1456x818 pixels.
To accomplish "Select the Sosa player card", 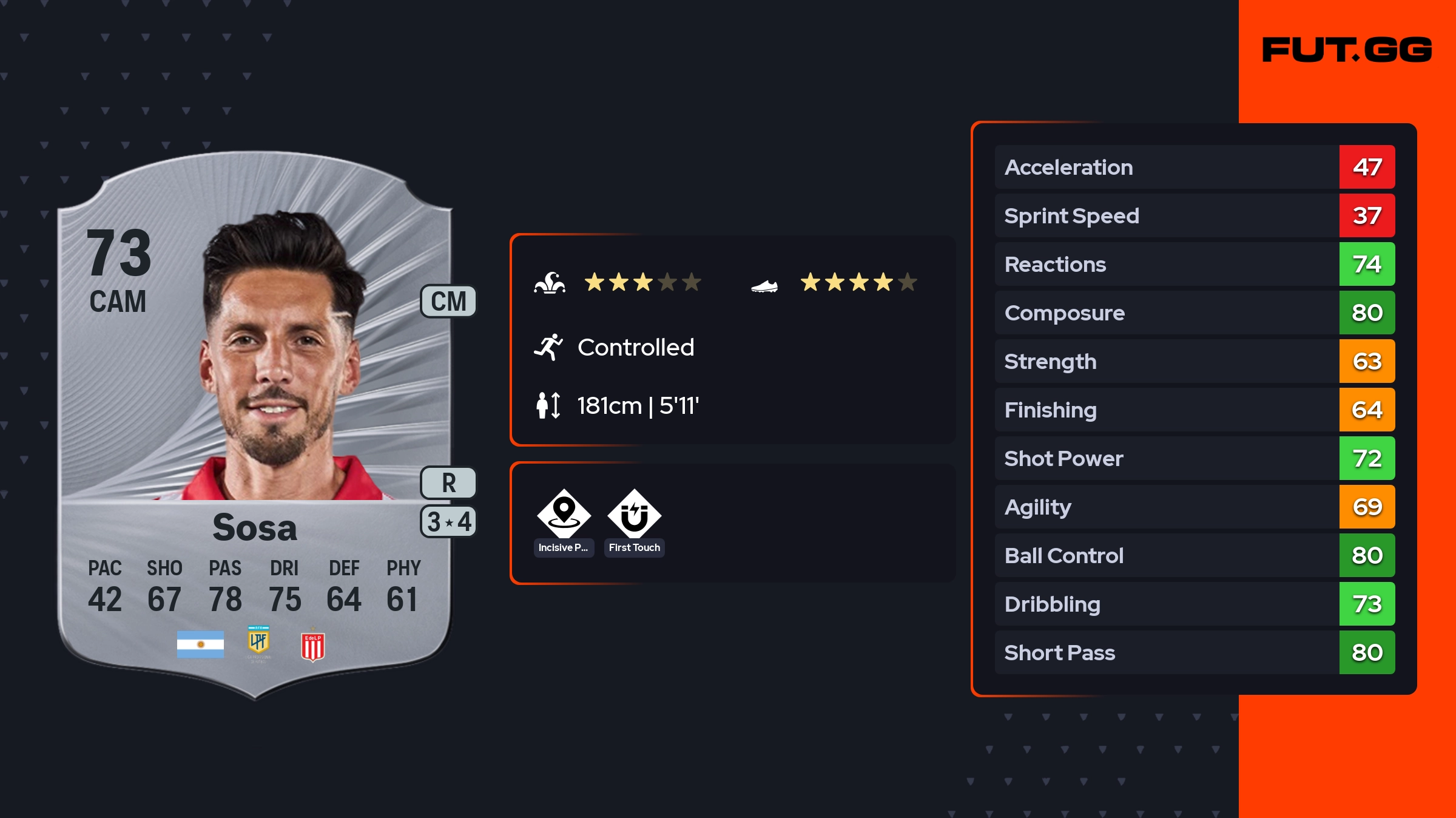I will (x=255, y=425).
